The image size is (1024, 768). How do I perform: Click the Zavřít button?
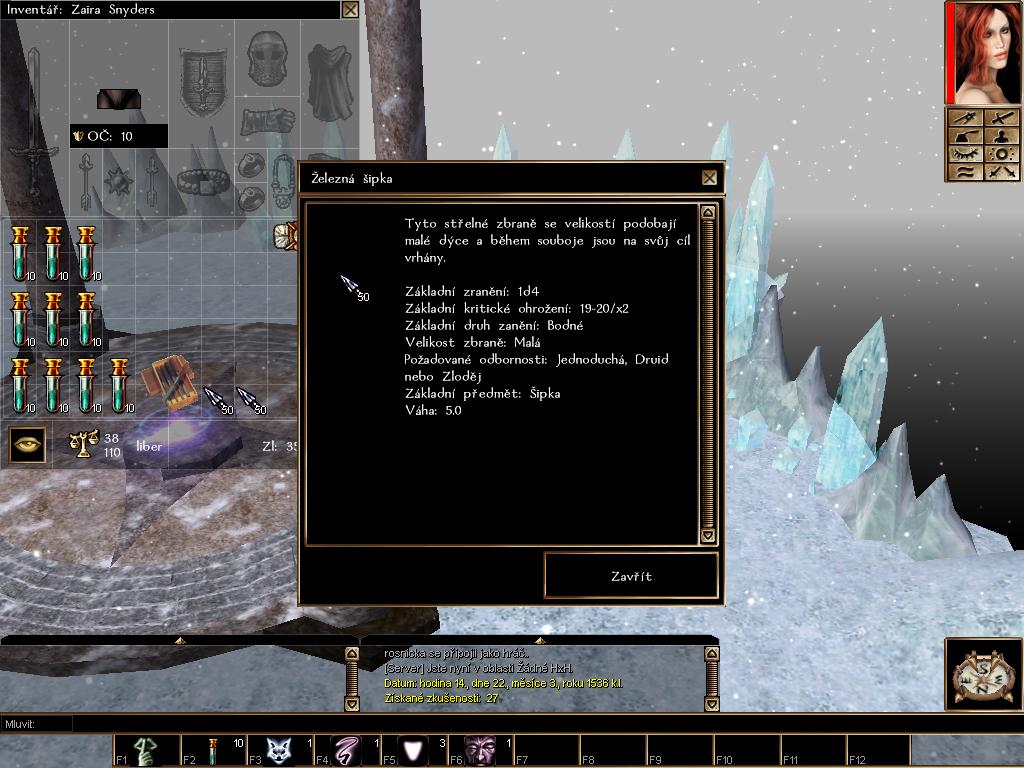pos(631,576)
